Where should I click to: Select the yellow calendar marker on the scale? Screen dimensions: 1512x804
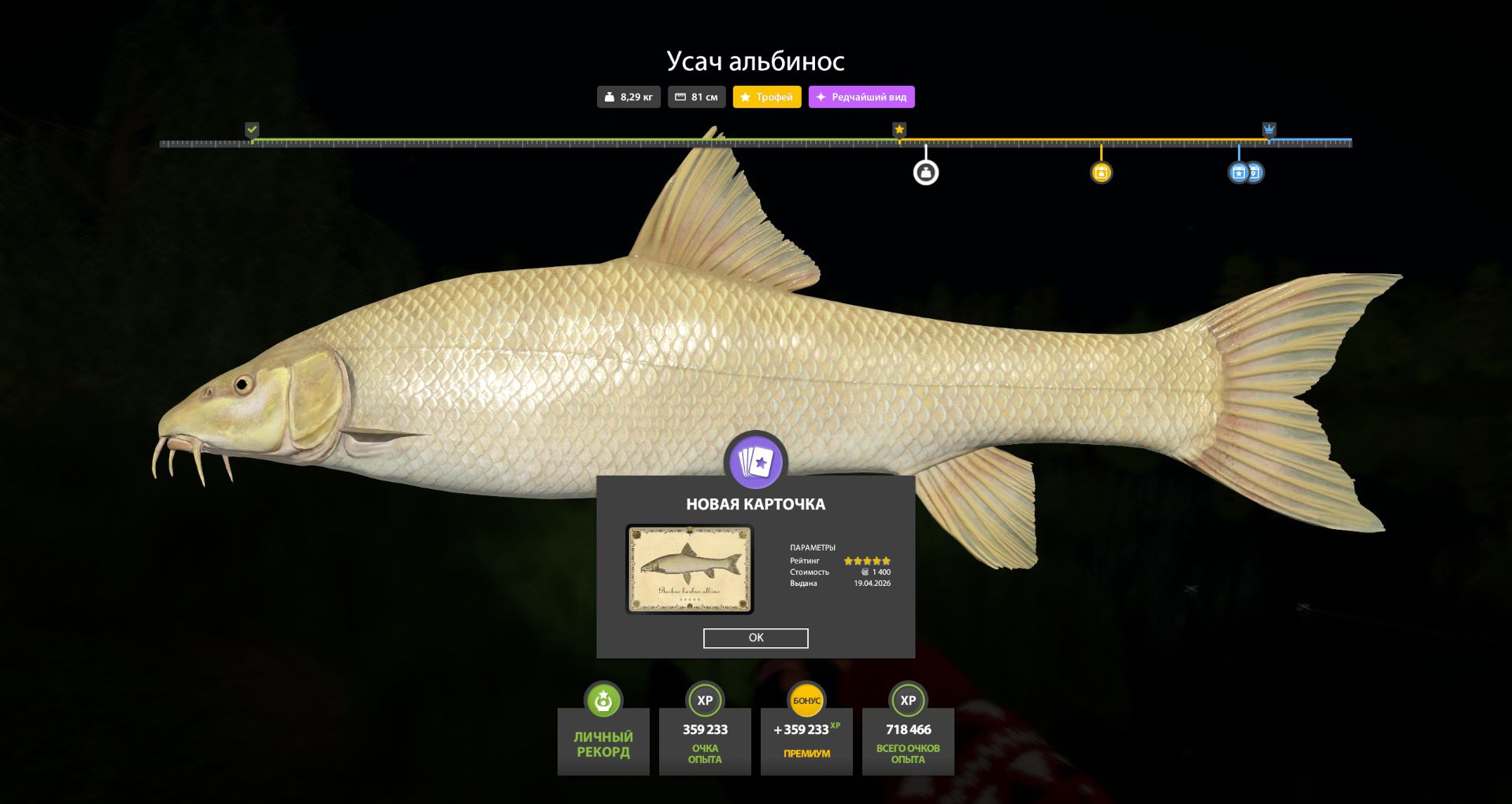click(x=1101, y=172)
